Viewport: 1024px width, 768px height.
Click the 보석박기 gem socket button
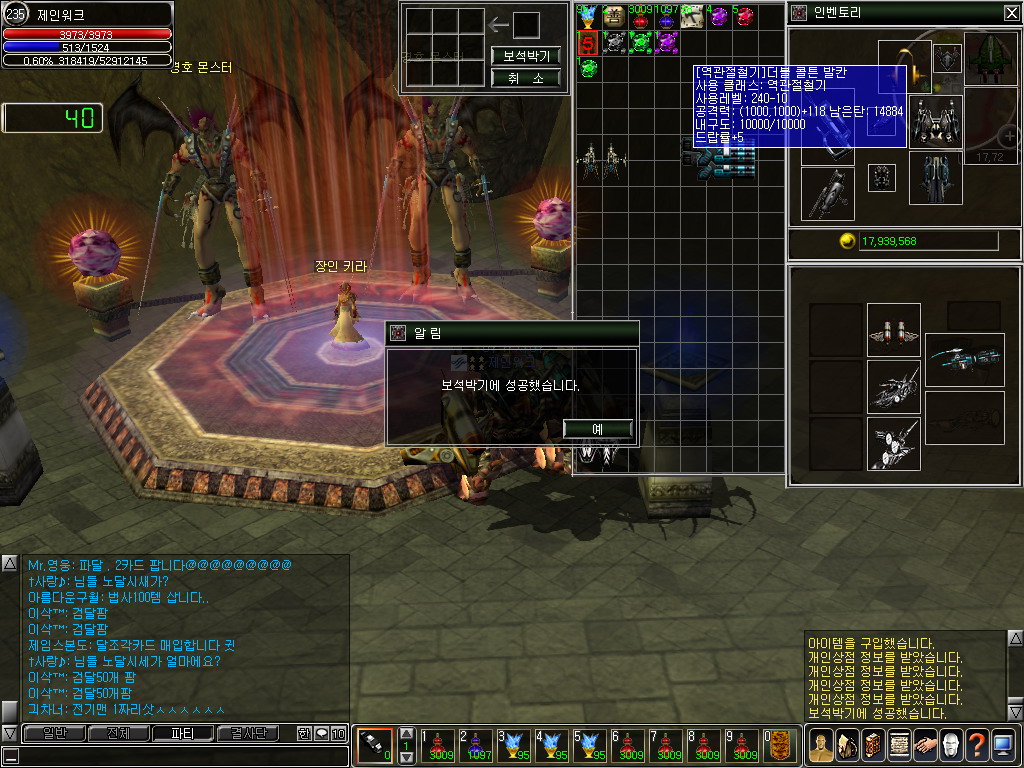pyautogui.click(x=525, y=55)
